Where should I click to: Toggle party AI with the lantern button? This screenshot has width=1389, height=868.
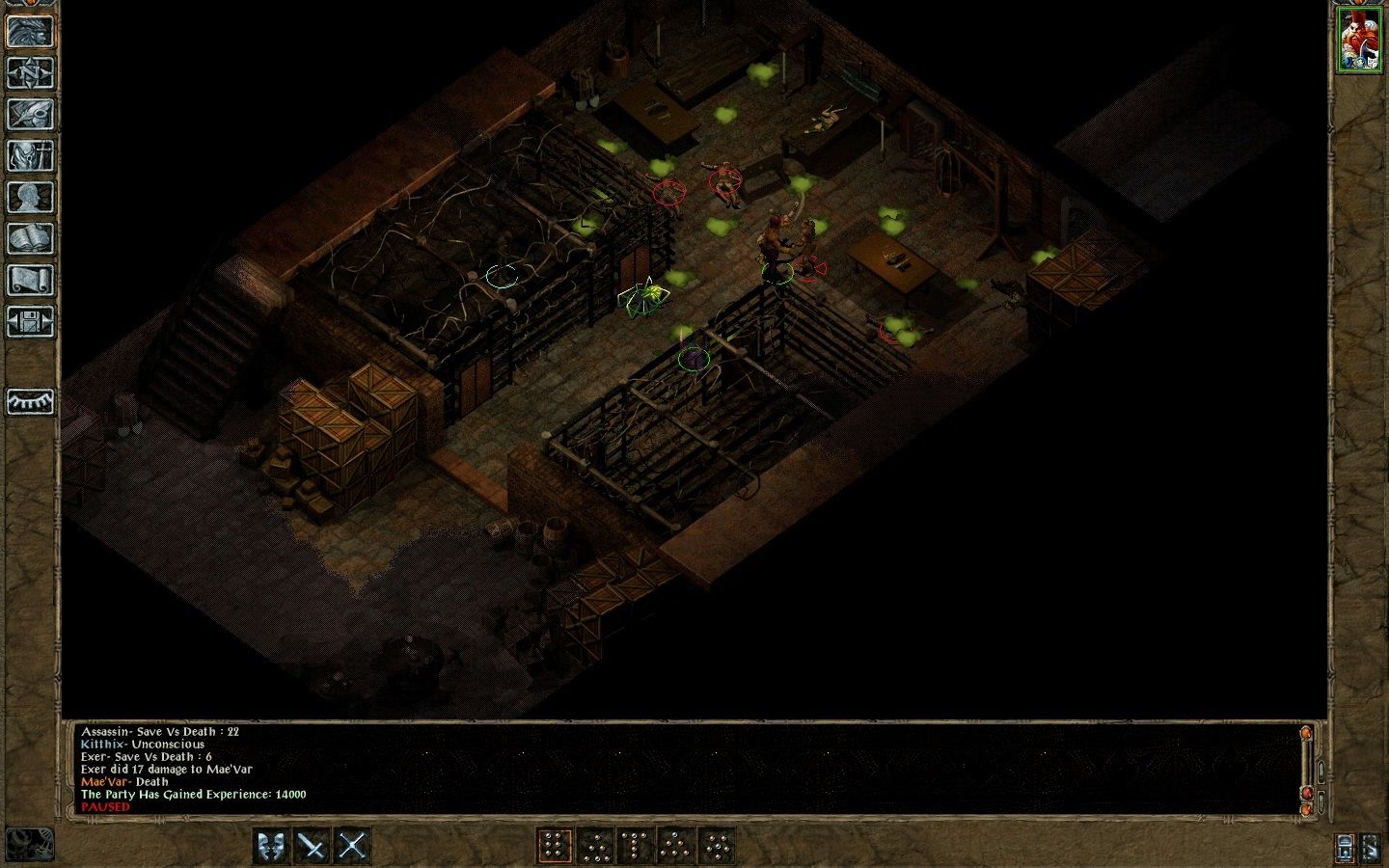[x=1344, y=848]
